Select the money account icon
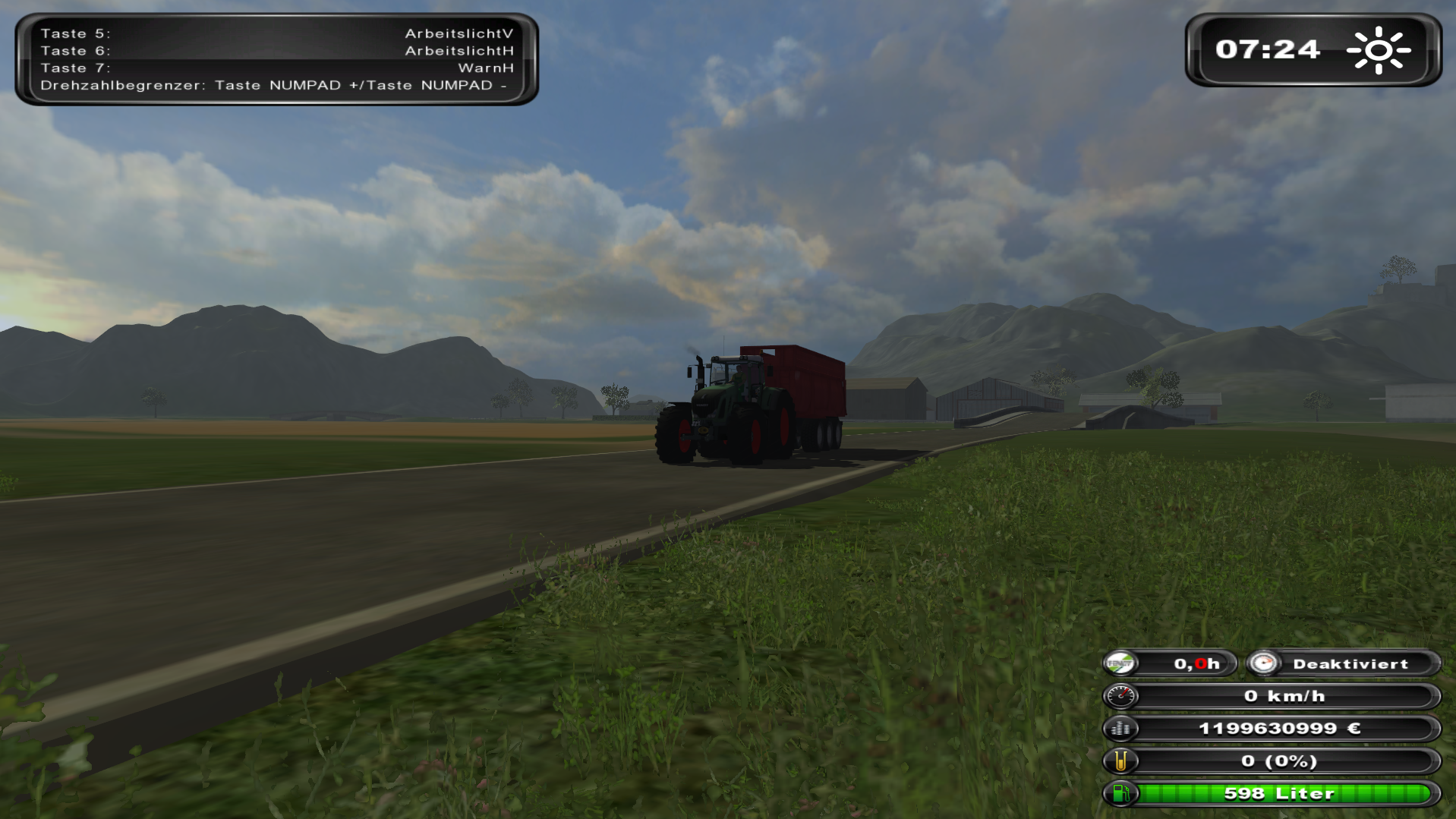Image resolution: width=1456 pixels, height=819 pixels. click(1120, 729)
